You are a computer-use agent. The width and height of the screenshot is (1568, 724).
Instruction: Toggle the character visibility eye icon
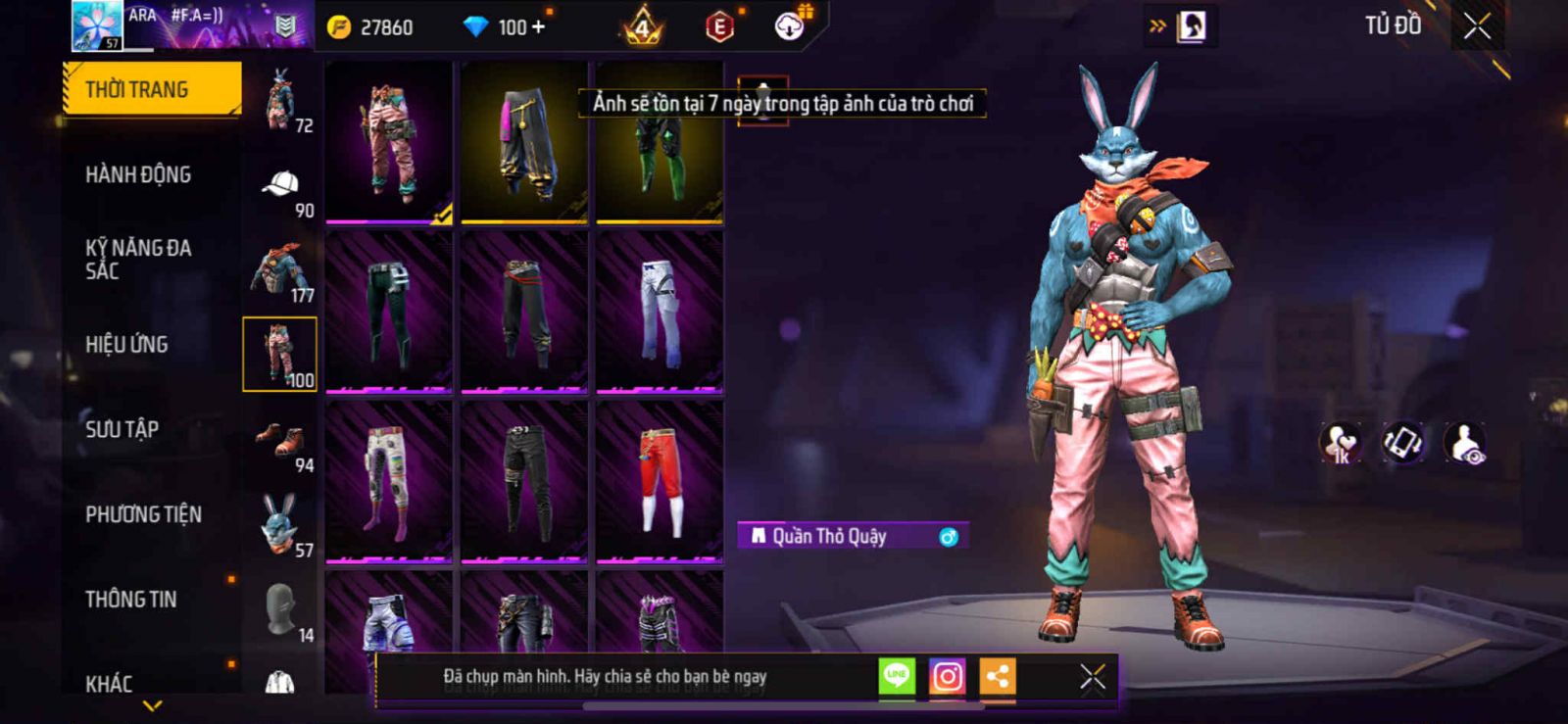click(x=1465, y=443)
